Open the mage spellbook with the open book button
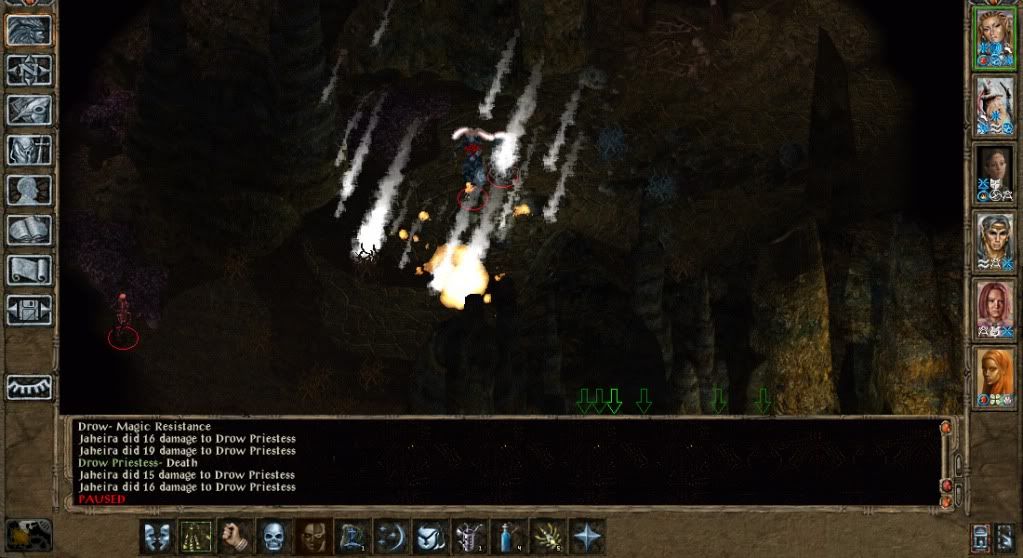The height and width of the screenshot is (558, 1023). point(29,230)
